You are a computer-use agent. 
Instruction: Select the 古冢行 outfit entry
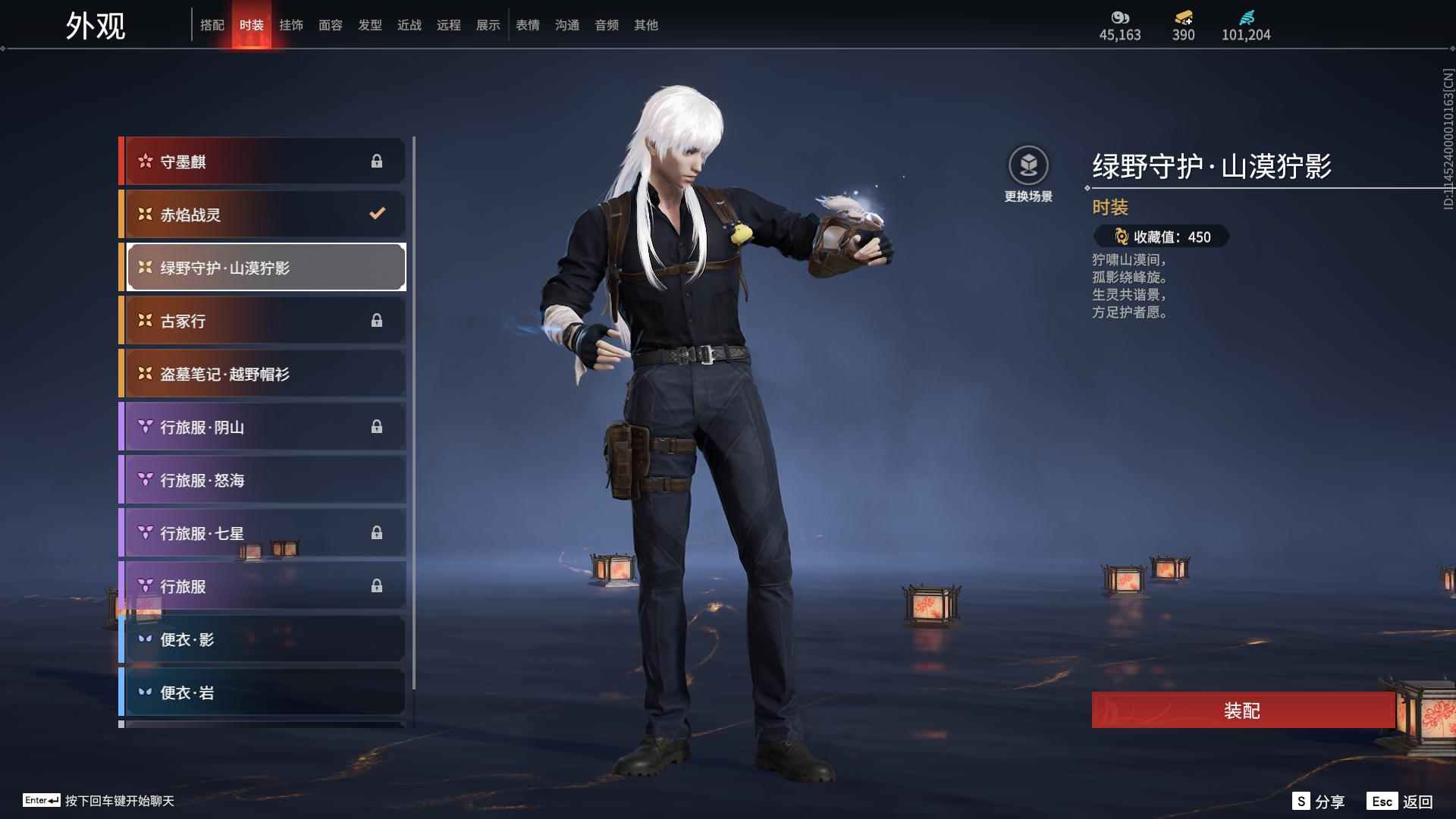pyautogui.click(x=262, y=321)
